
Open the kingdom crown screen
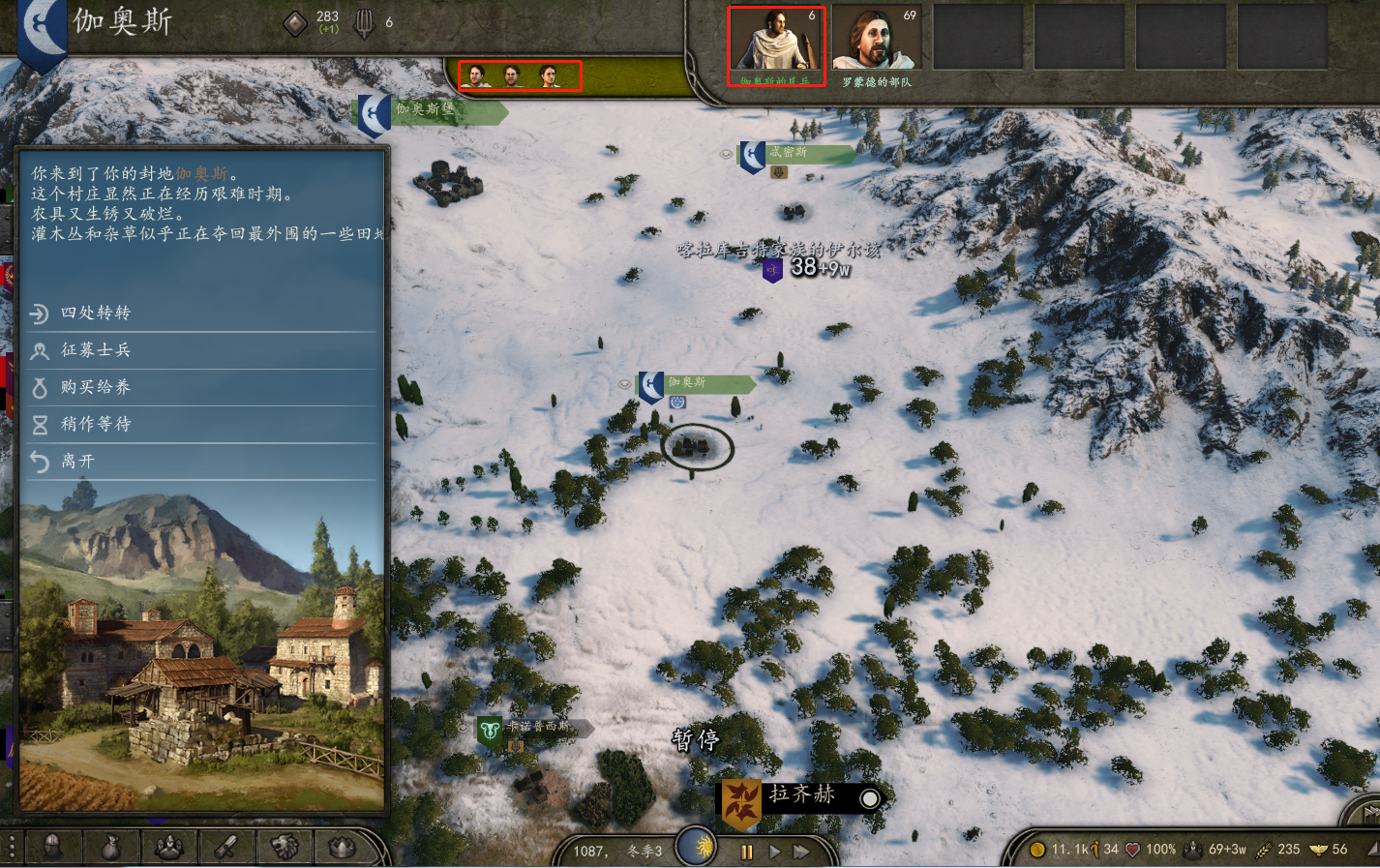tap(342, 848)
